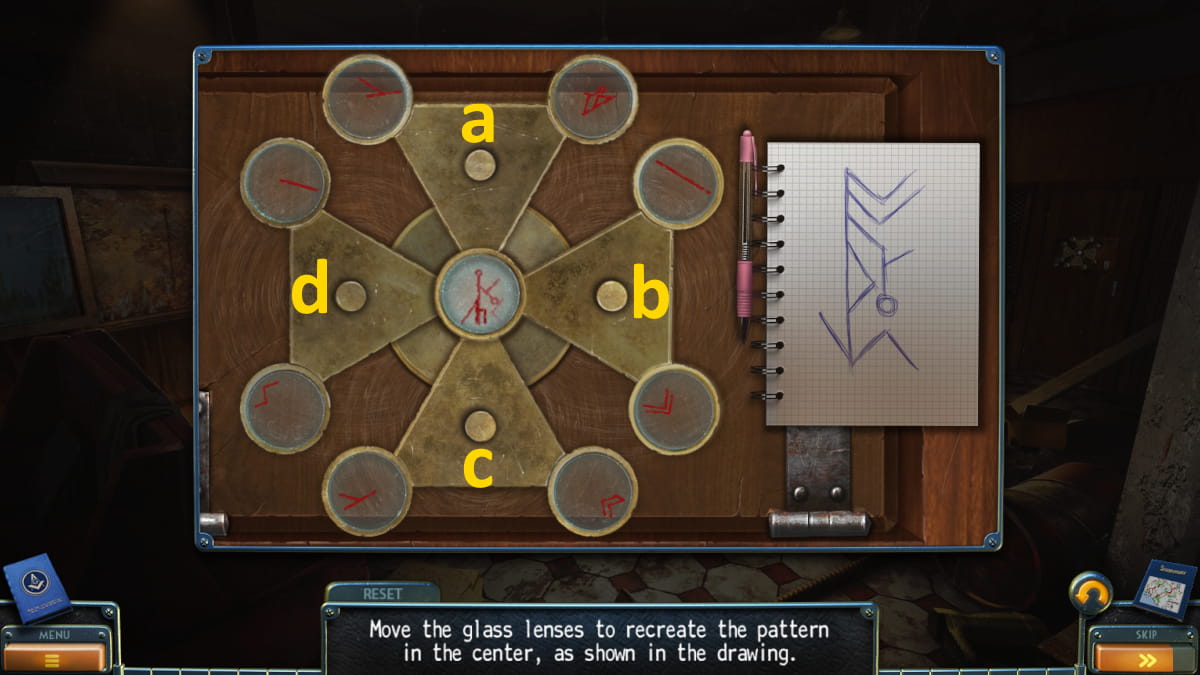Click the orange circular arrow hint button
The width and height of the screenshot is (1200, 675).
[x=1090, y=596]
